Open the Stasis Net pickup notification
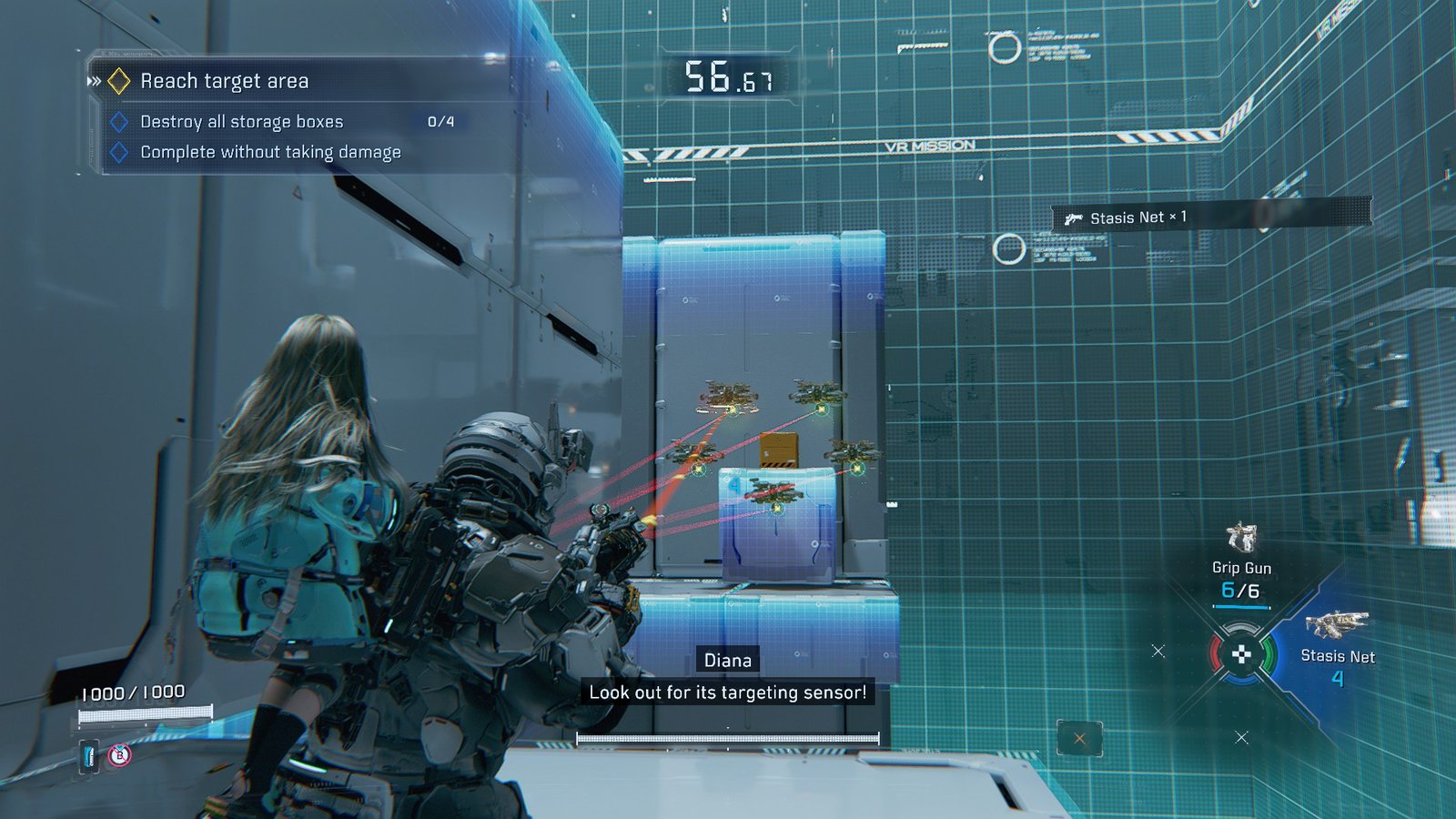Viewport: 1456px width, 819px height. click(1137, 217)
